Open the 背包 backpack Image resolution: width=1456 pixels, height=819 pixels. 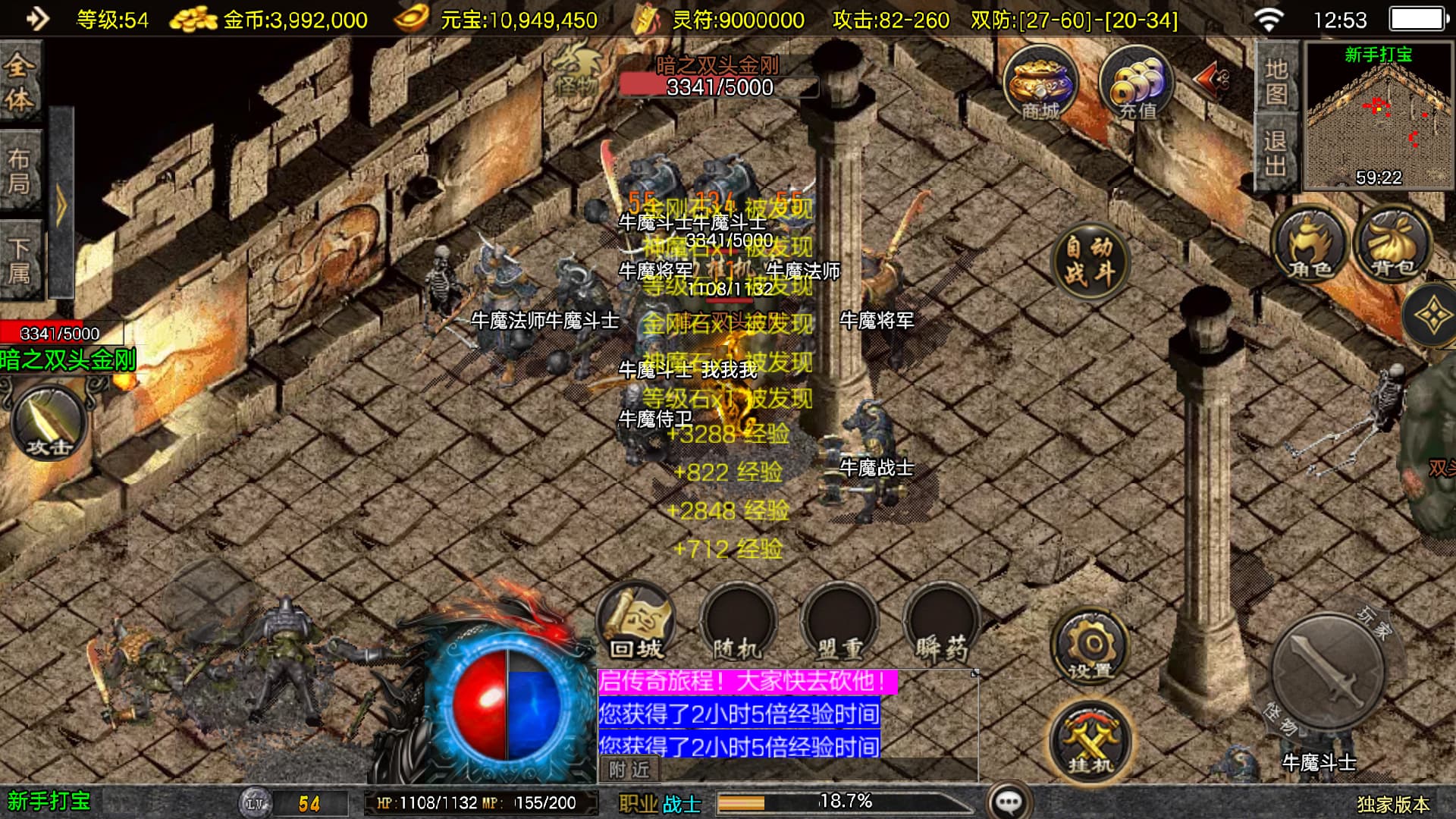pos(1394,244)
